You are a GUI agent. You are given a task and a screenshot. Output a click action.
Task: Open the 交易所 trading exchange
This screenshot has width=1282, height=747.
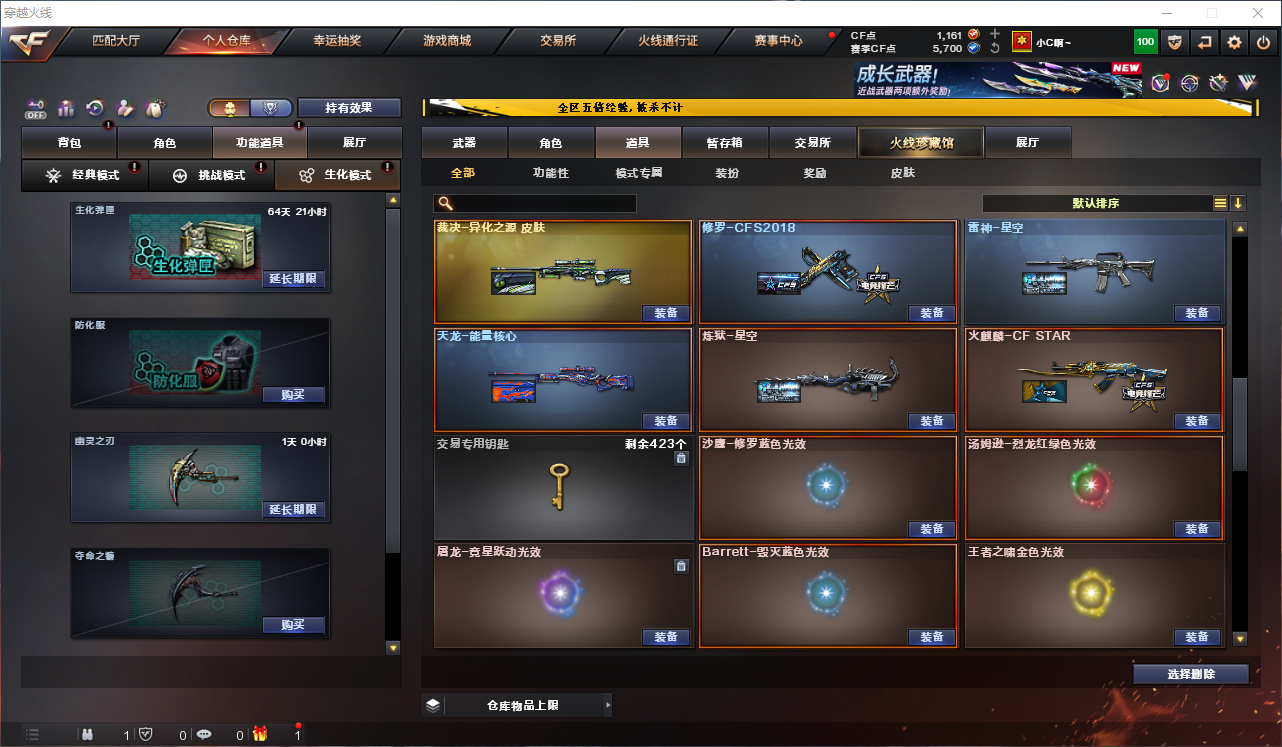coord(558,41)
